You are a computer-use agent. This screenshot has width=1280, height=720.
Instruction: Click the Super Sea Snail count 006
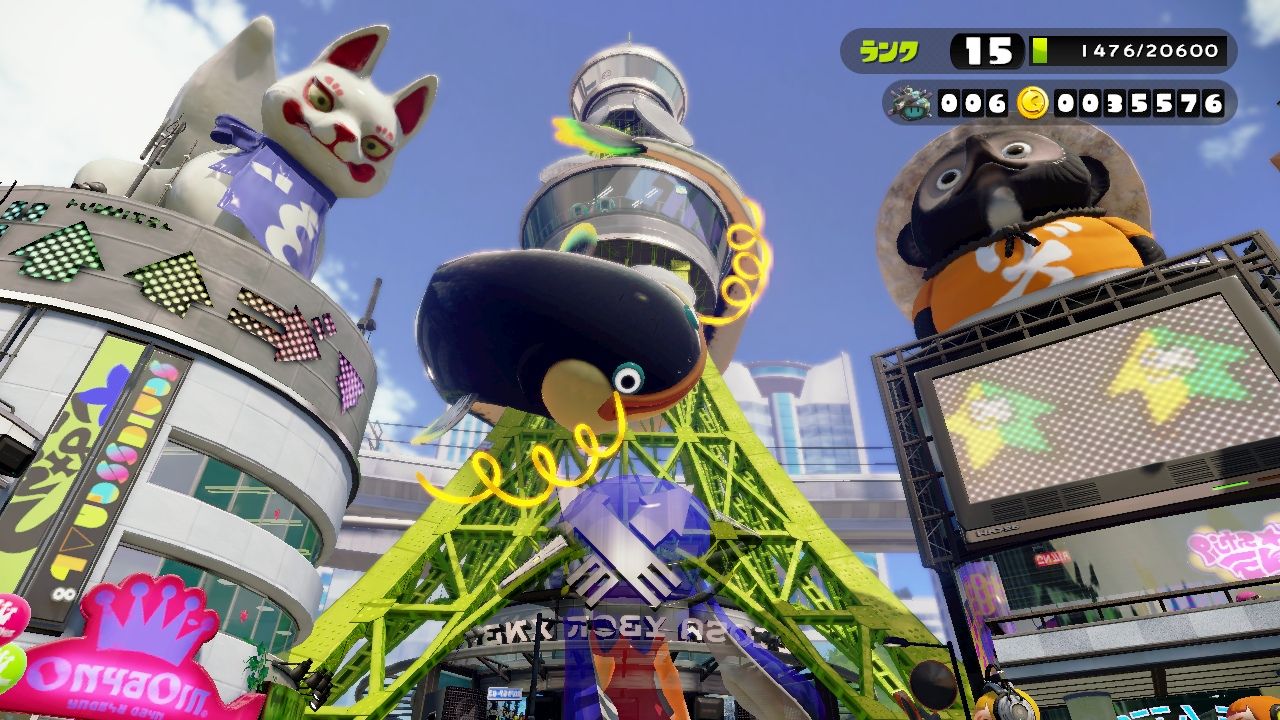tap(970, 101)
